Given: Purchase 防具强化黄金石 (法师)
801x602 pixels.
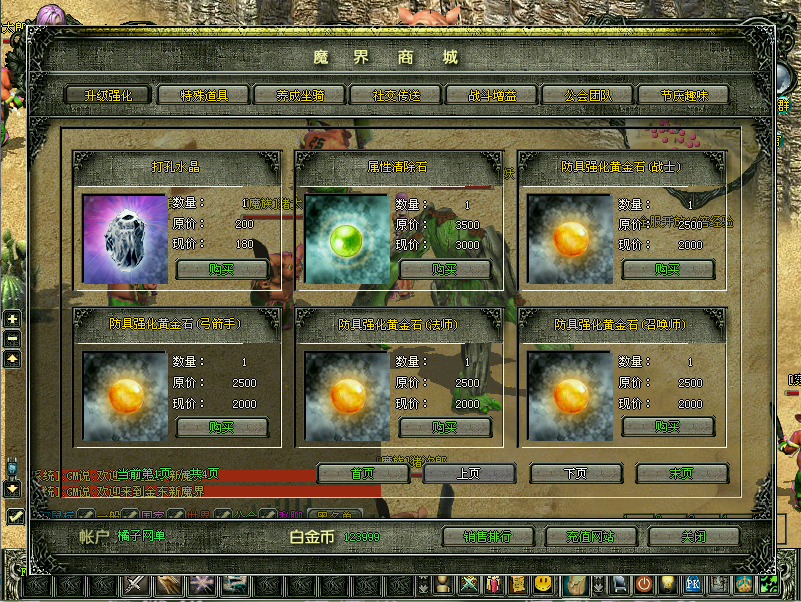Looking at the screenshot, I should point(445,427).
